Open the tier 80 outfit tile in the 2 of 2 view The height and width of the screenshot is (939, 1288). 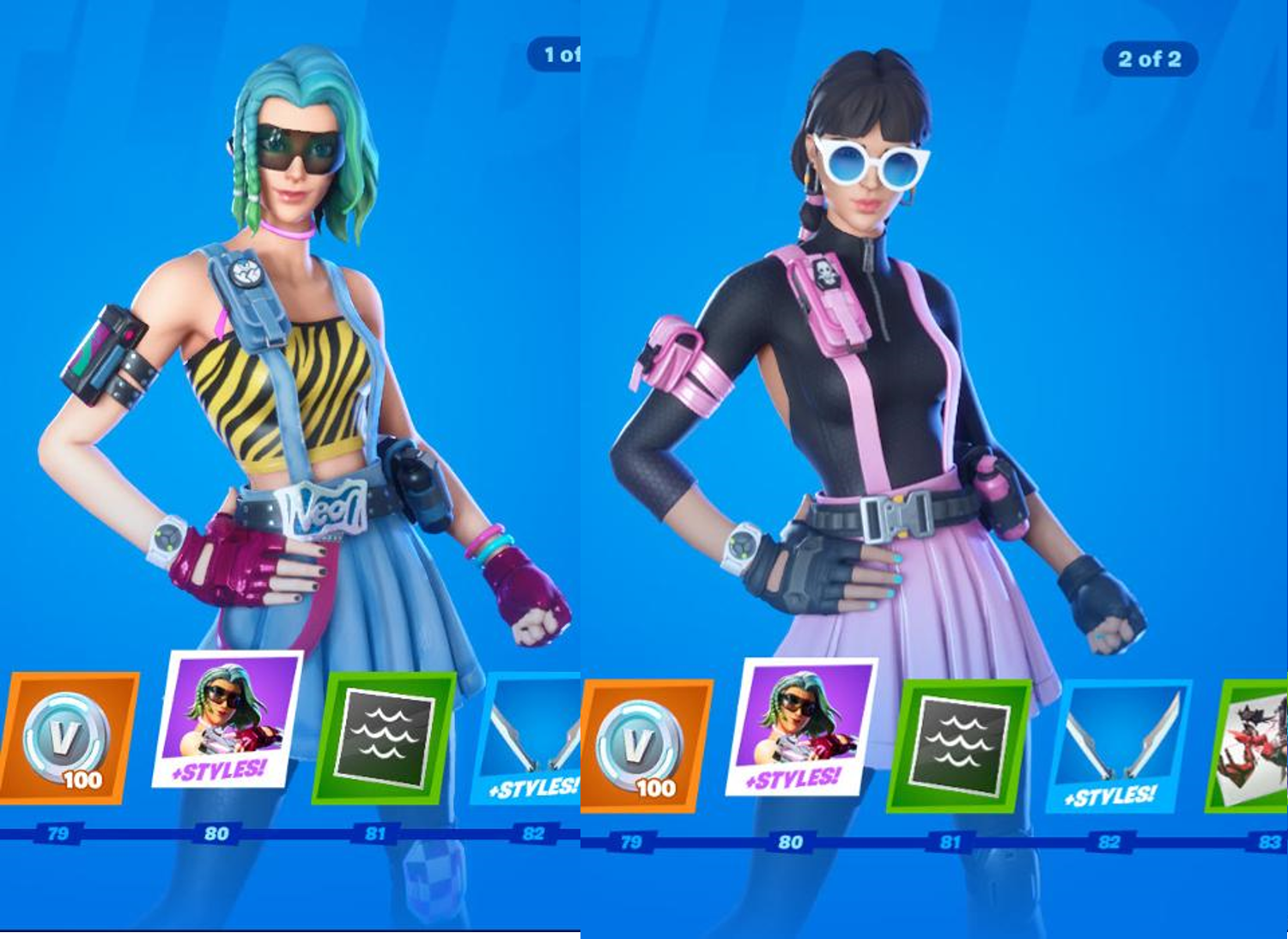801,728
